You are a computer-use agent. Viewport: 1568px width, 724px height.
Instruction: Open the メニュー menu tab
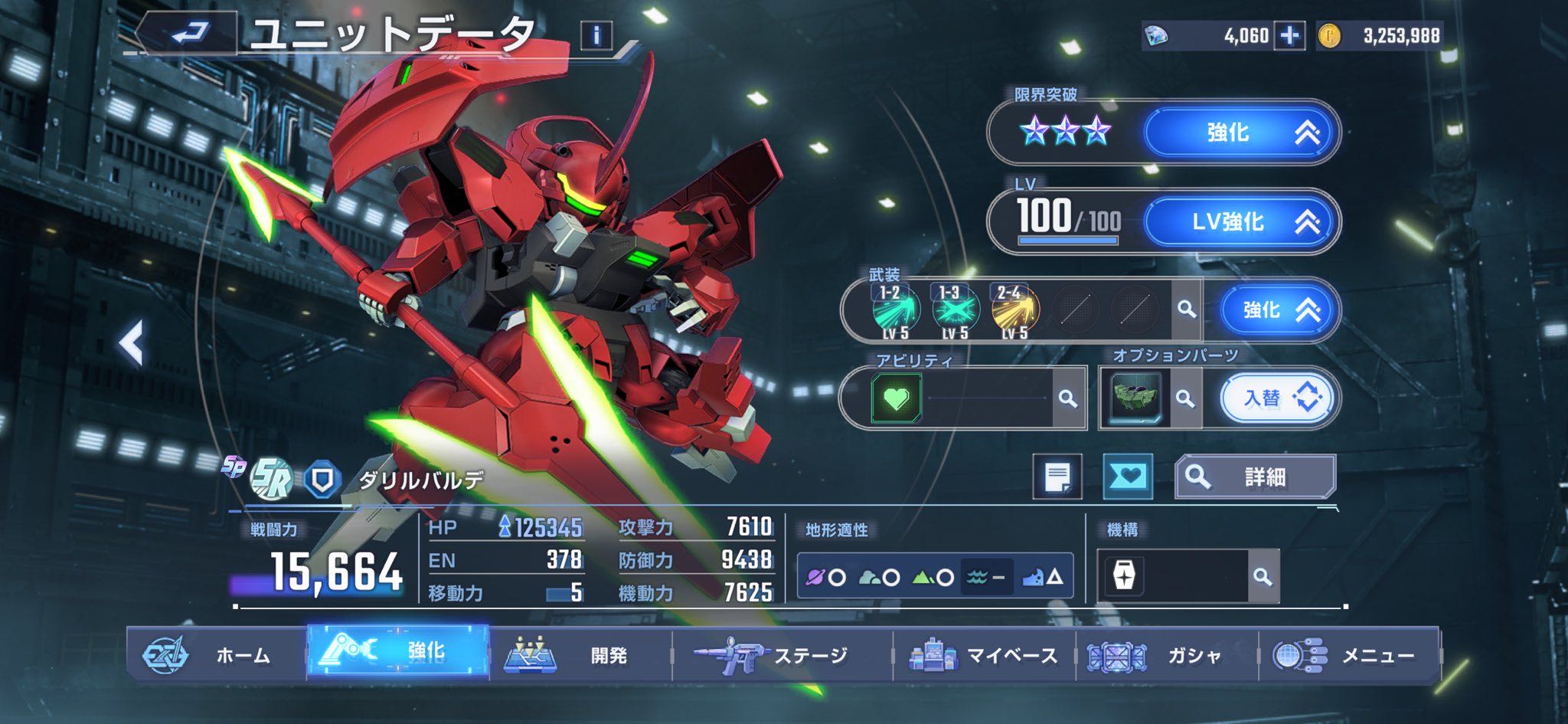pos(1349,655)
